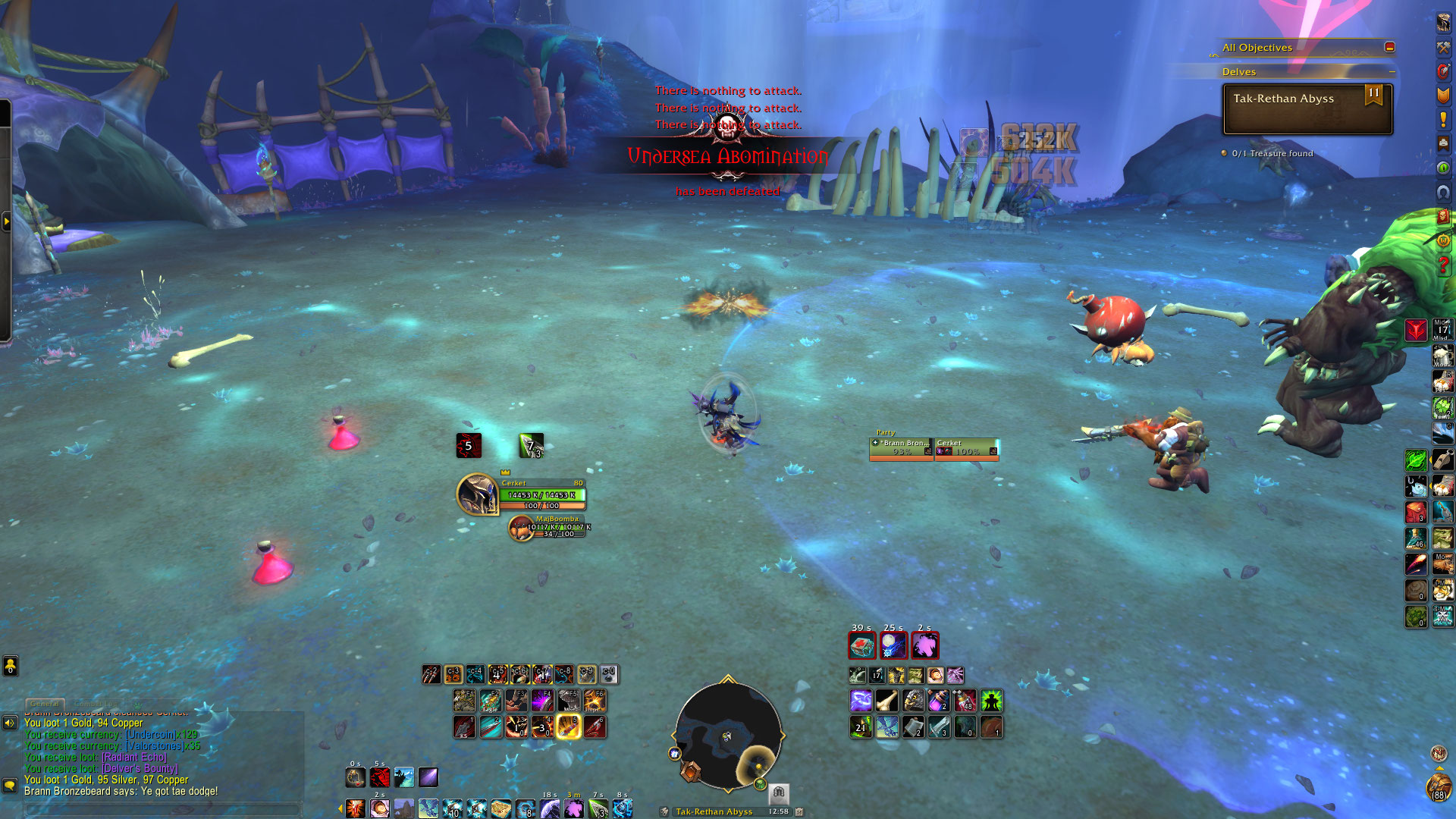
Task: Open the crossed hammers professions button
Action: coord(1443,47)
